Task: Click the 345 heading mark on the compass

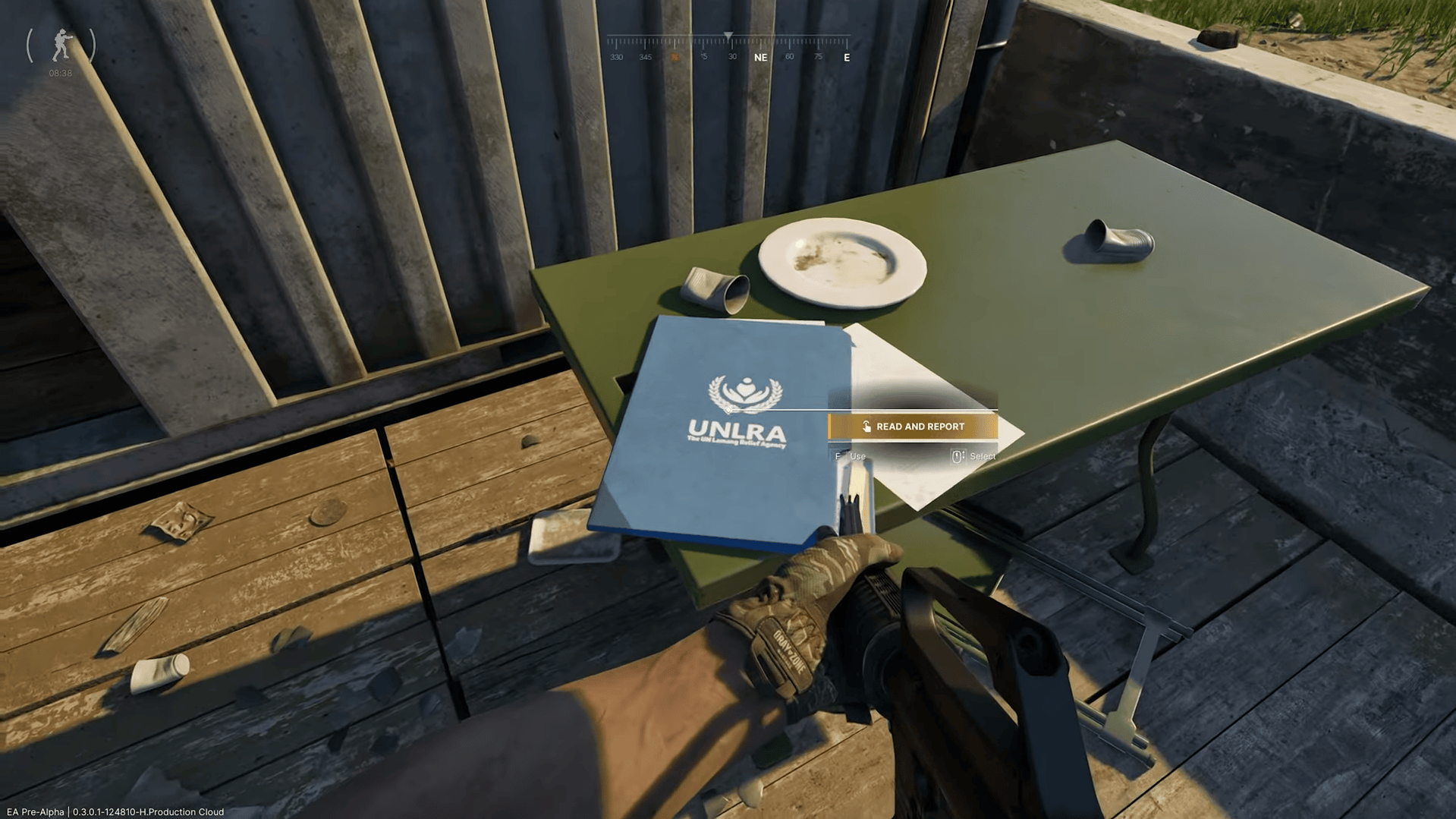Action: click(x=645, y=55)
